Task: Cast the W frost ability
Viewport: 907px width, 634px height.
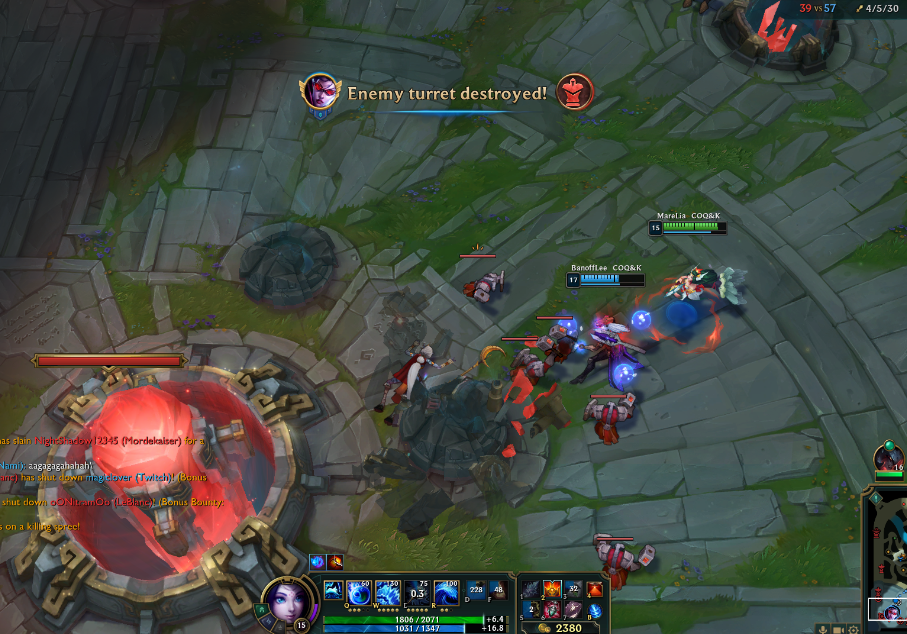Action: point(387,593)
